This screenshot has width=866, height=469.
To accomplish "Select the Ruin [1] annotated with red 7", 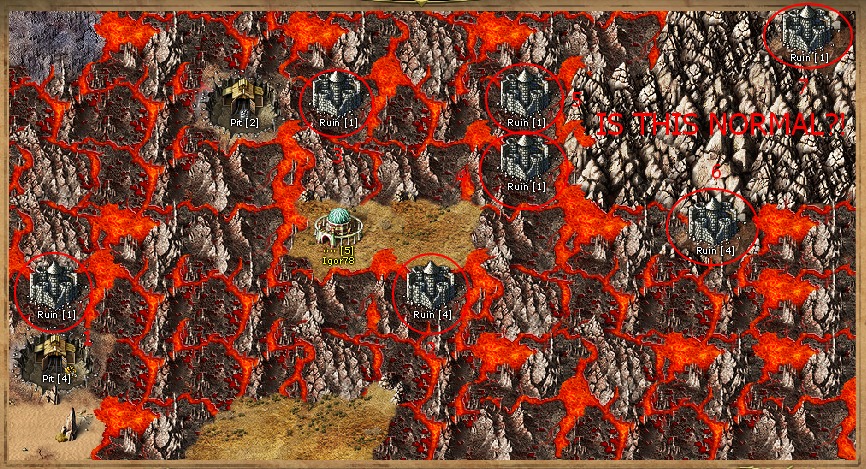I will 808,30.
